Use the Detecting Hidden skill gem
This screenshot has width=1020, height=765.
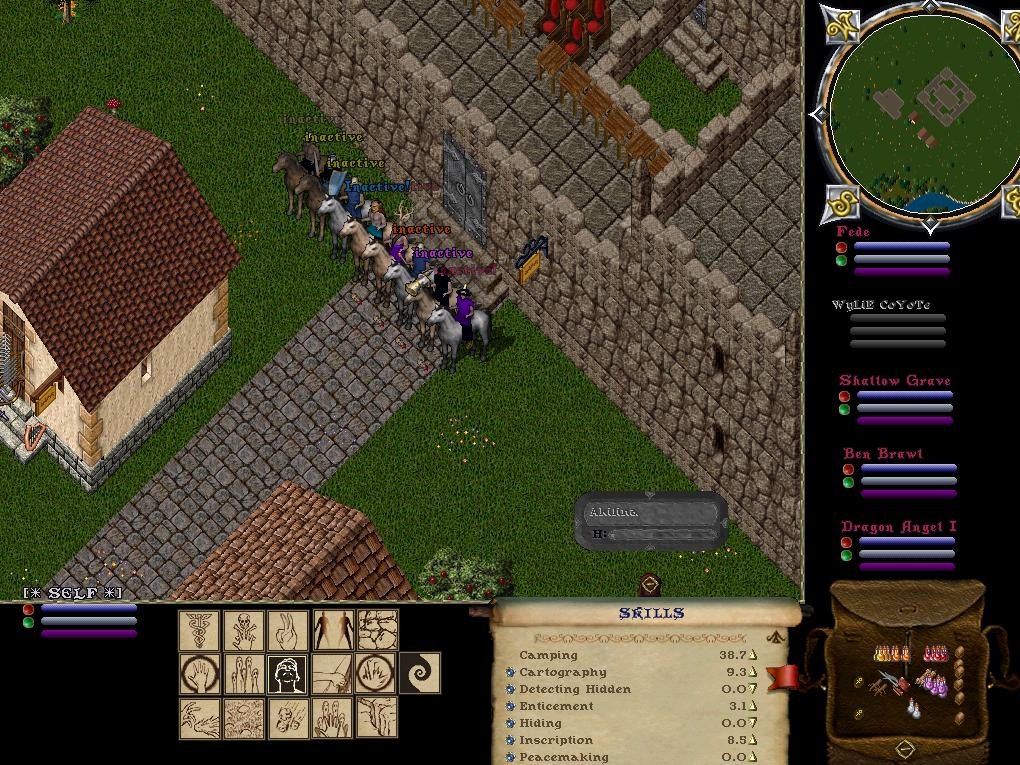pyautogui.click(x=511, y=689)
